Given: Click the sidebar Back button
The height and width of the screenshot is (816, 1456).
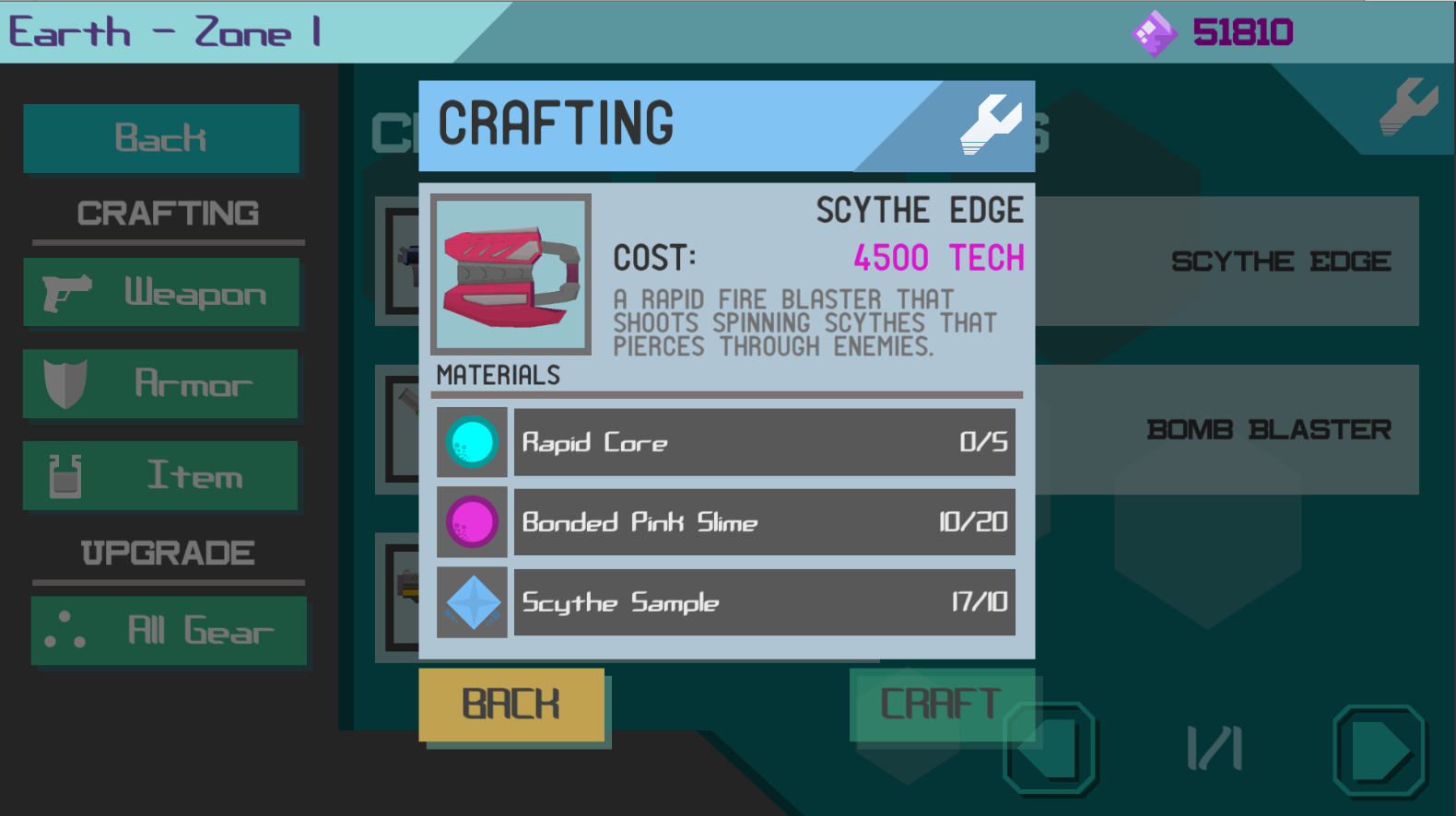Looking at the screenshot, I should point(160,138).
